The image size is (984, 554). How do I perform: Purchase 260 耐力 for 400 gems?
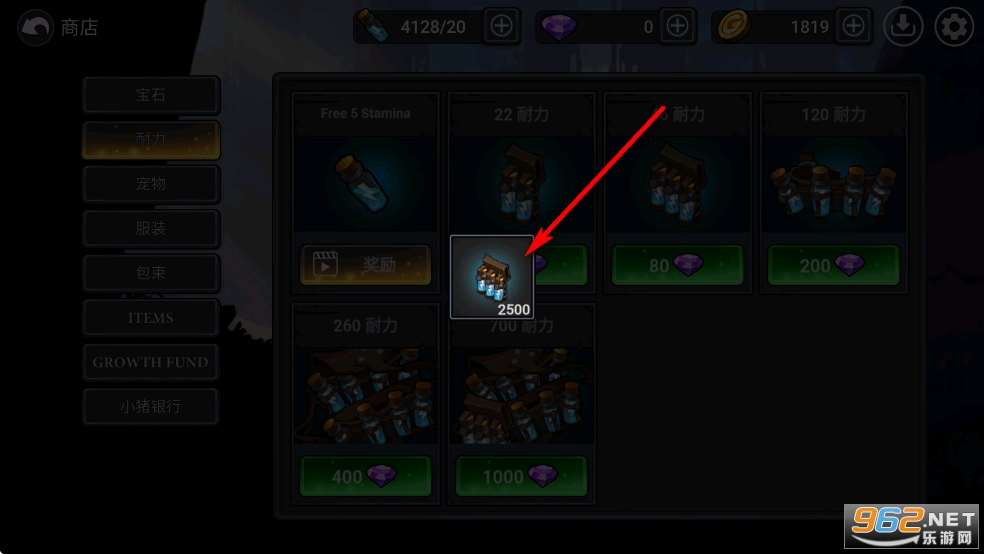click(x=365, y=477)
